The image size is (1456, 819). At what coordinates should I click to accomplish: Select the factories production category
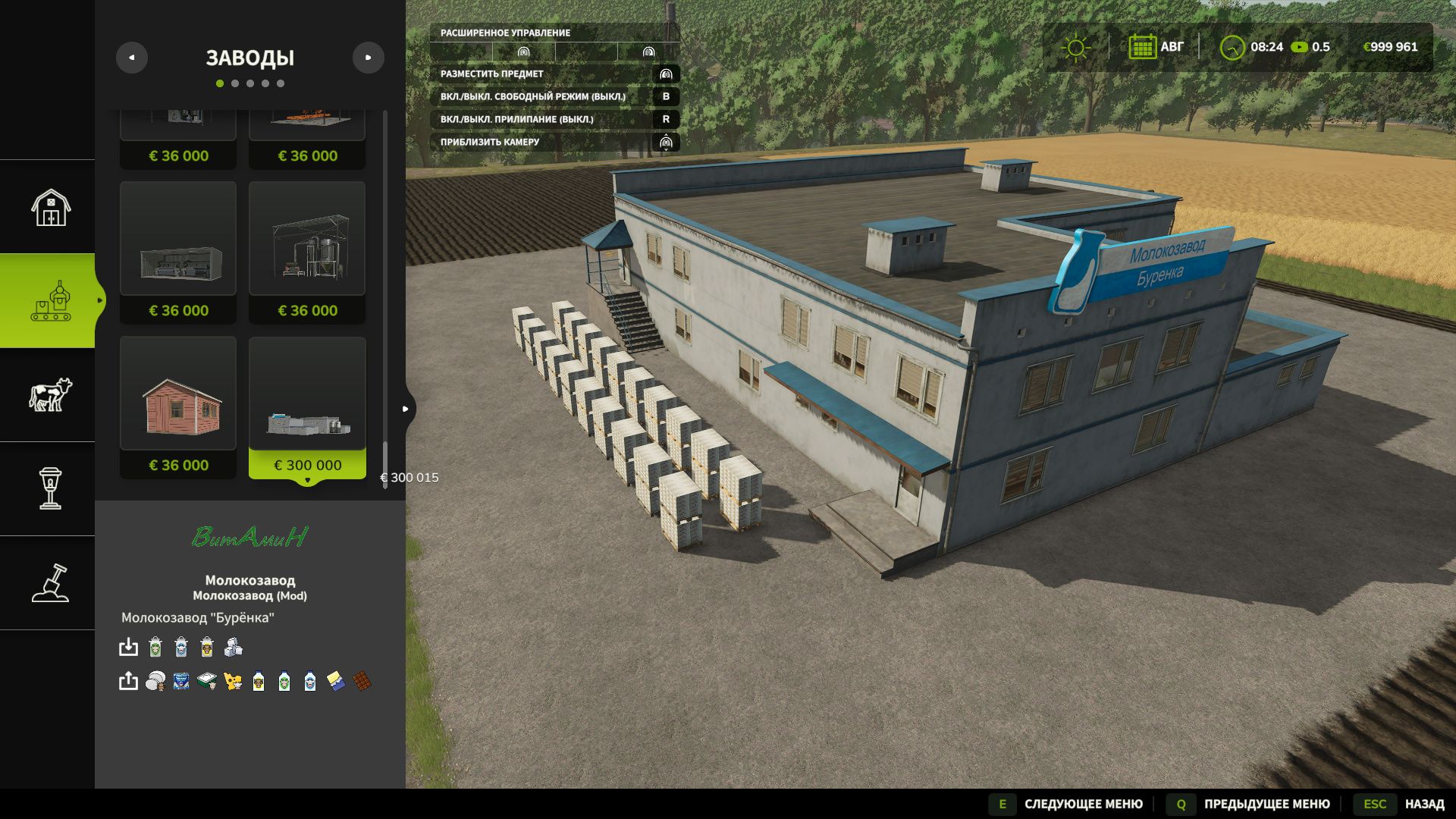(50, 301)
